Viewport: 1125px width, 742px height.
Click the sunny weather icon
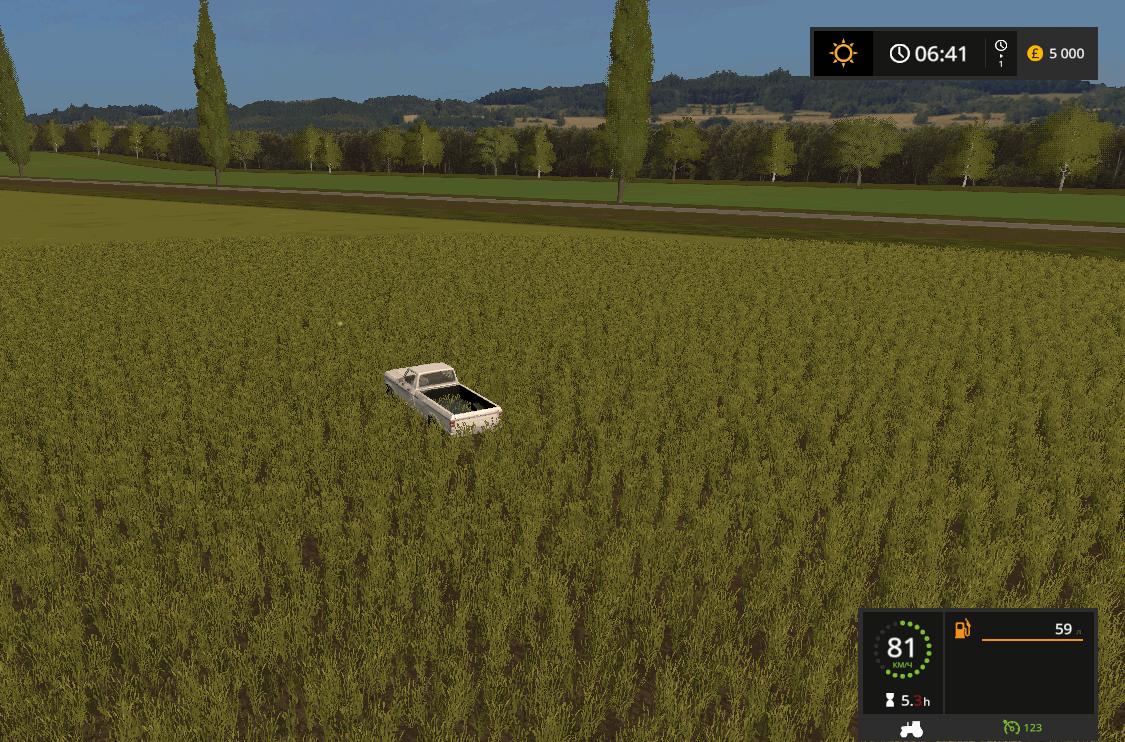[843, 53]
